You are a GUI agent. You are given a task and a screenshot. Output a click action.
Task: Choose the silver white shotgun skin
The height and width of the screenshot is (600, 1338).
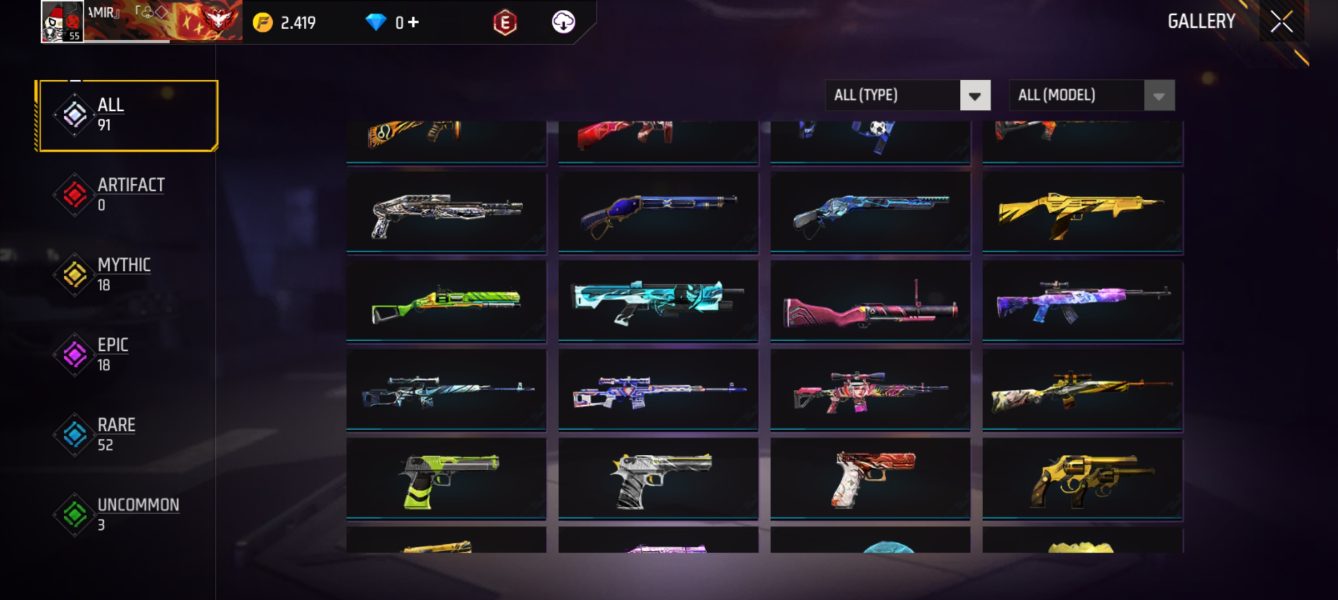tap(446, 211)
